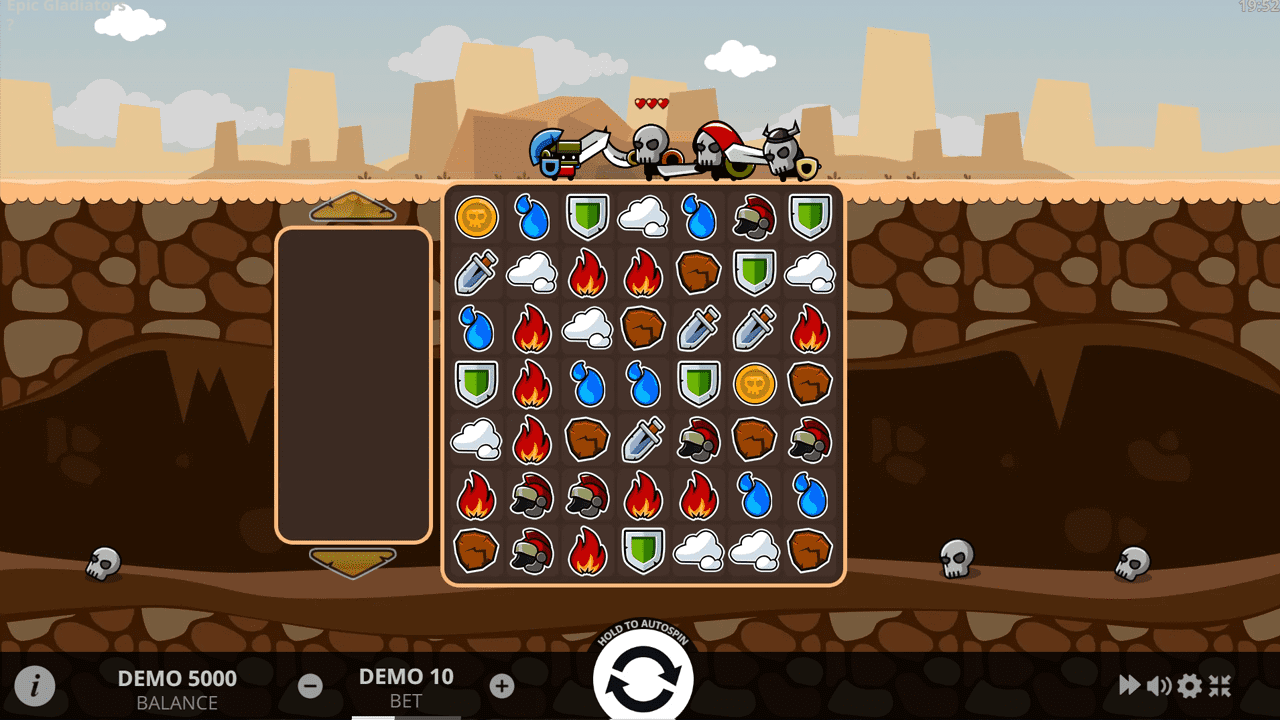This screenshot has width=1280, height=720.
Task: Select a red gladiator helmet symbol
Action: pyautogui.click(x=754, y=217)
